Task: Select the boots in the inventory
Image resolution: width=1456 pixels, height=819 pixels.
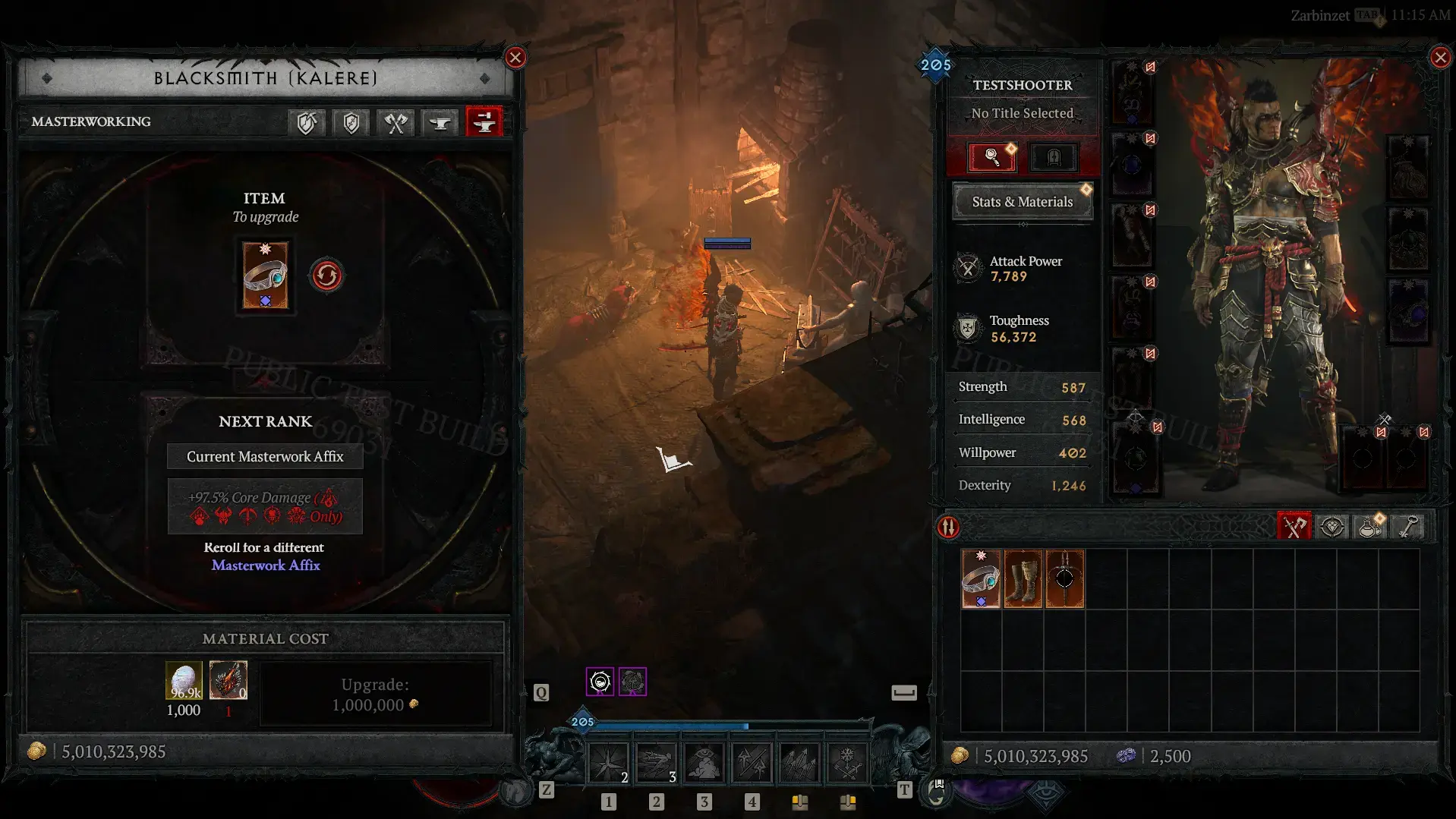Action: click(x=1023, y=579)
